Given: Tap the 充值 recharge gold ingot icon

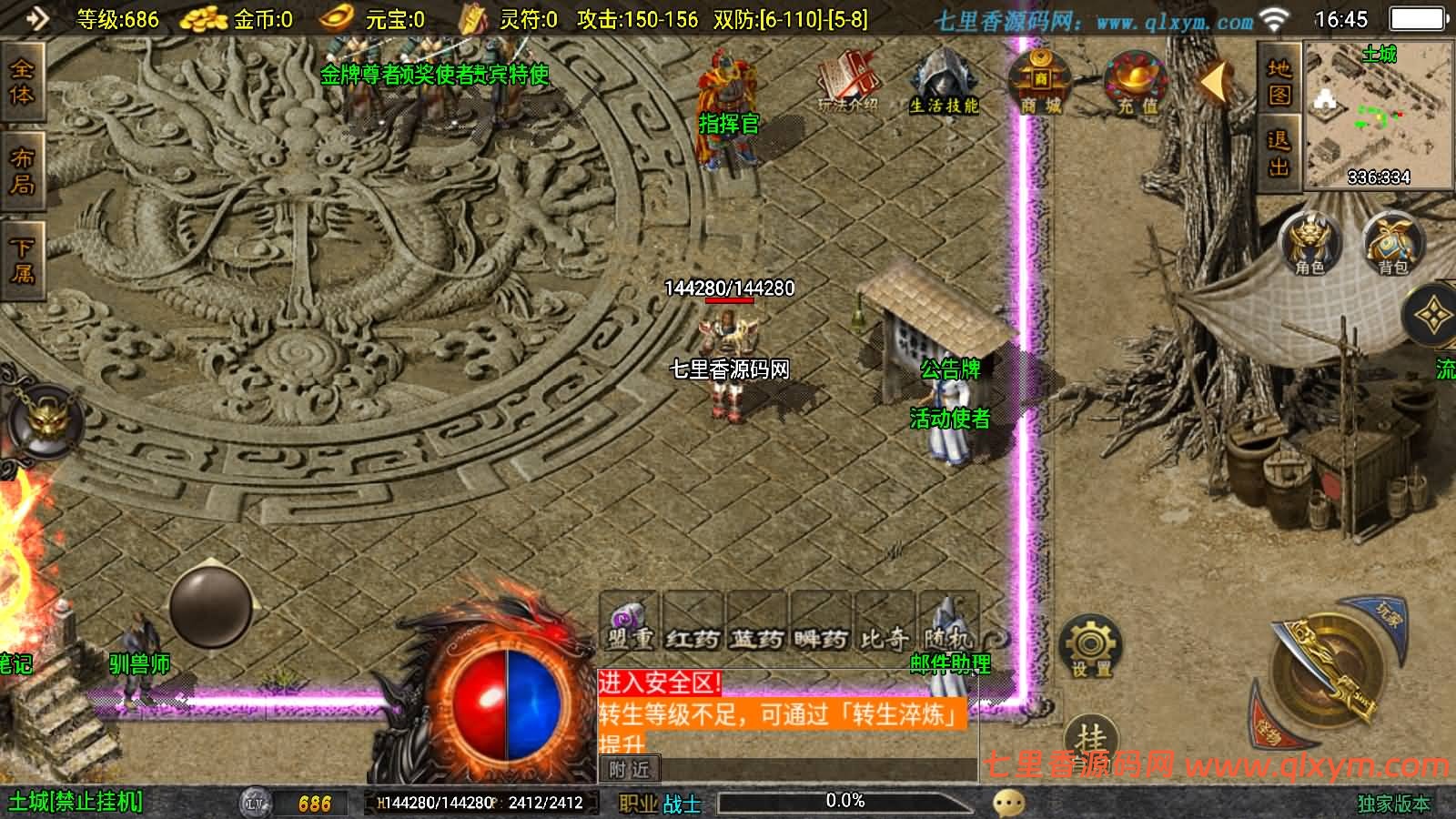Looking at the screenshot, I should click(x=1135, y=83).
